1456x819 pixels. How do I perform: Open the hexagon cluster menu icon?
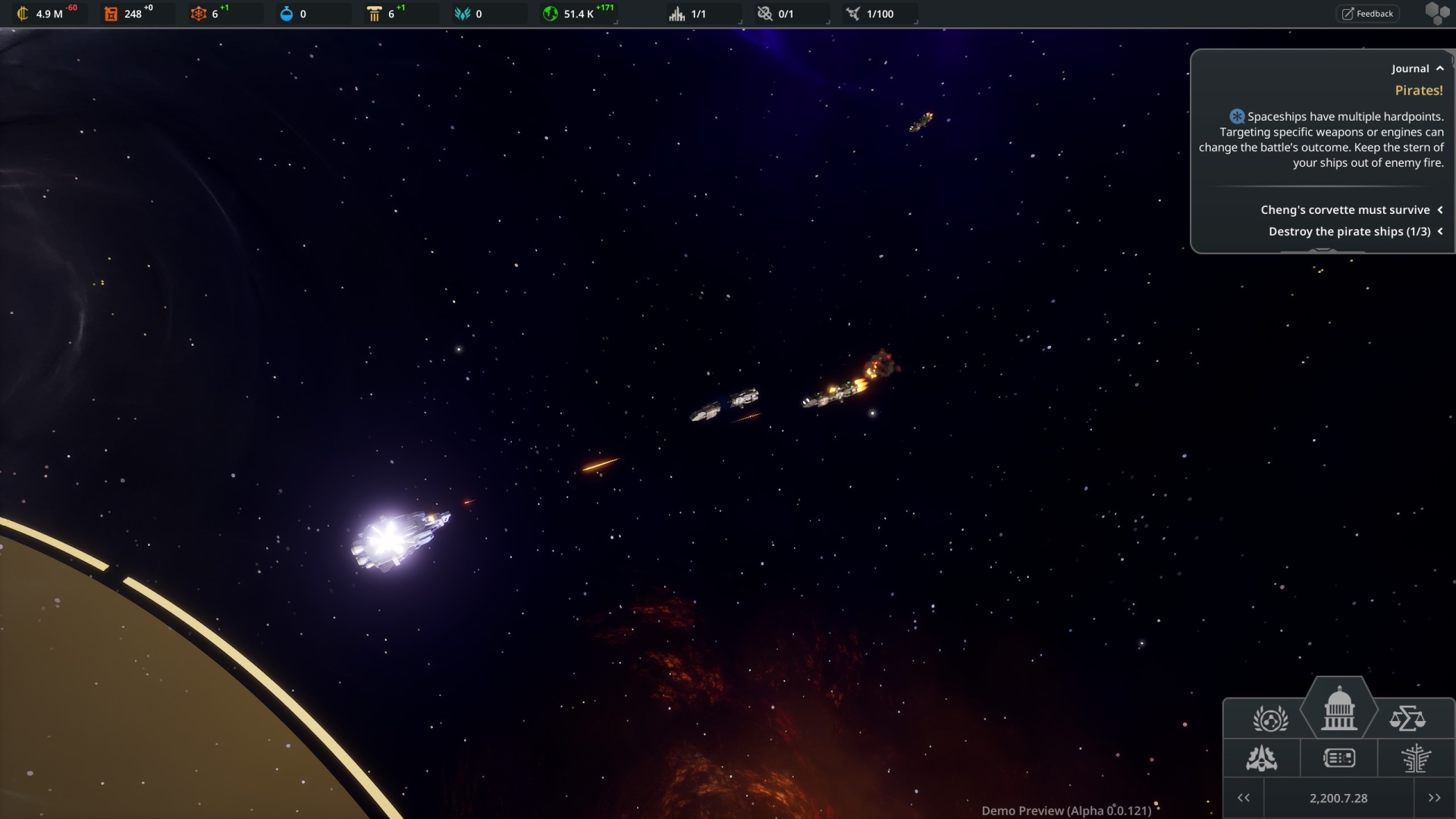(x=1436, y=14)
